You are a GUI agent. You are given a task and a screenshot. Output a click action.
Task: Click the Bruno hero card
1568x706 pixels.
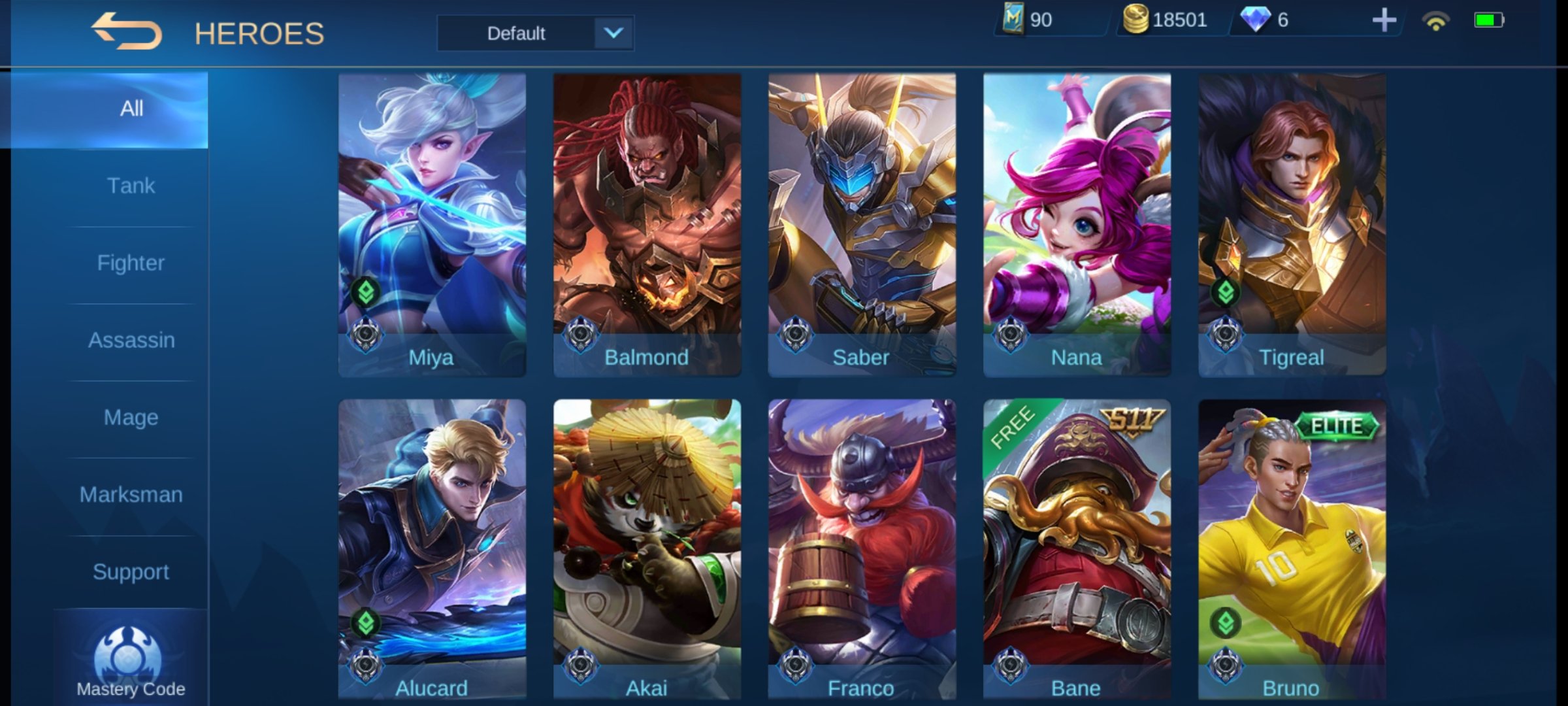1292,549
